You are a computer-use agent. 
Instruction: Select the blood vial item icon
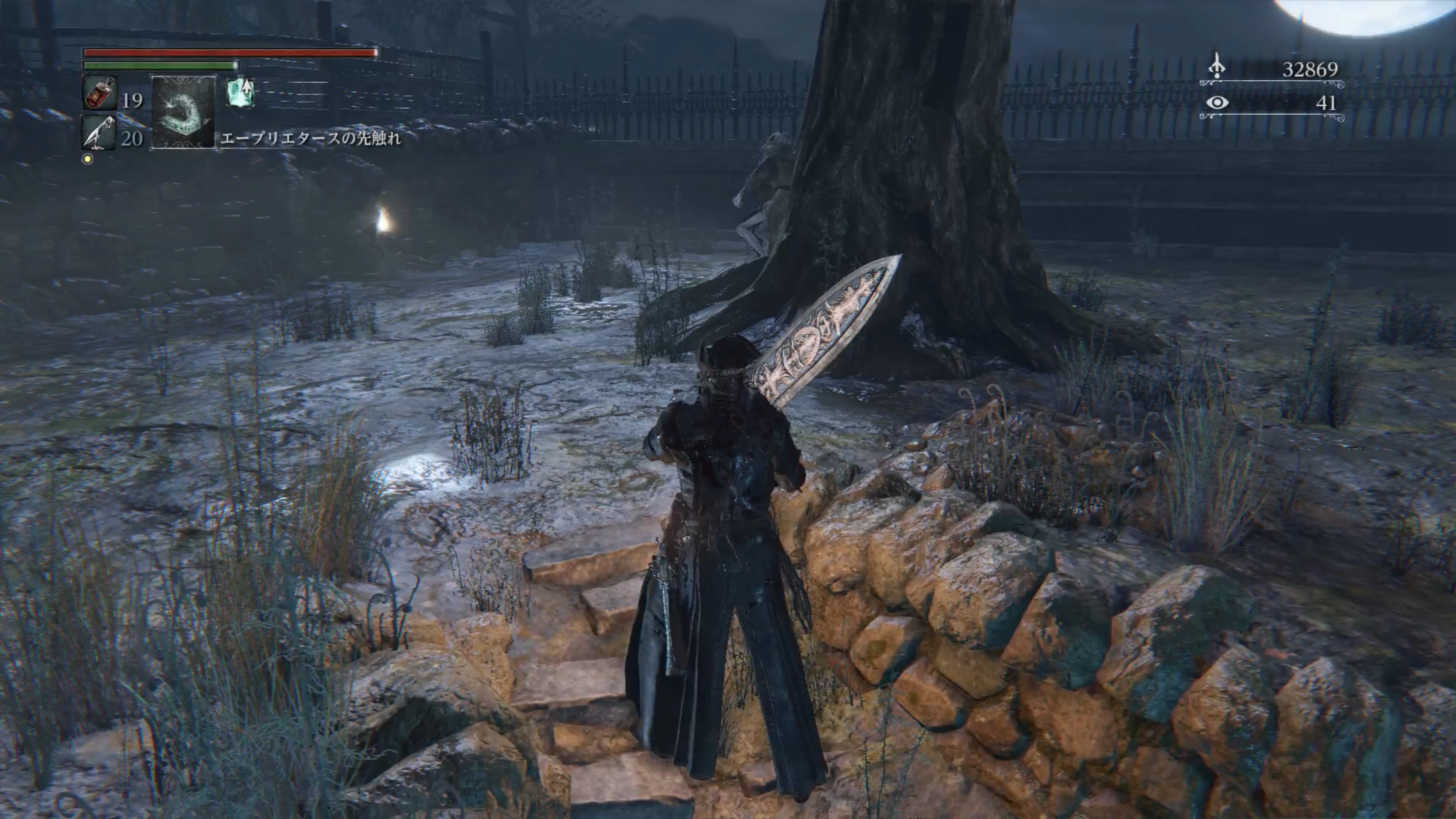100,93
